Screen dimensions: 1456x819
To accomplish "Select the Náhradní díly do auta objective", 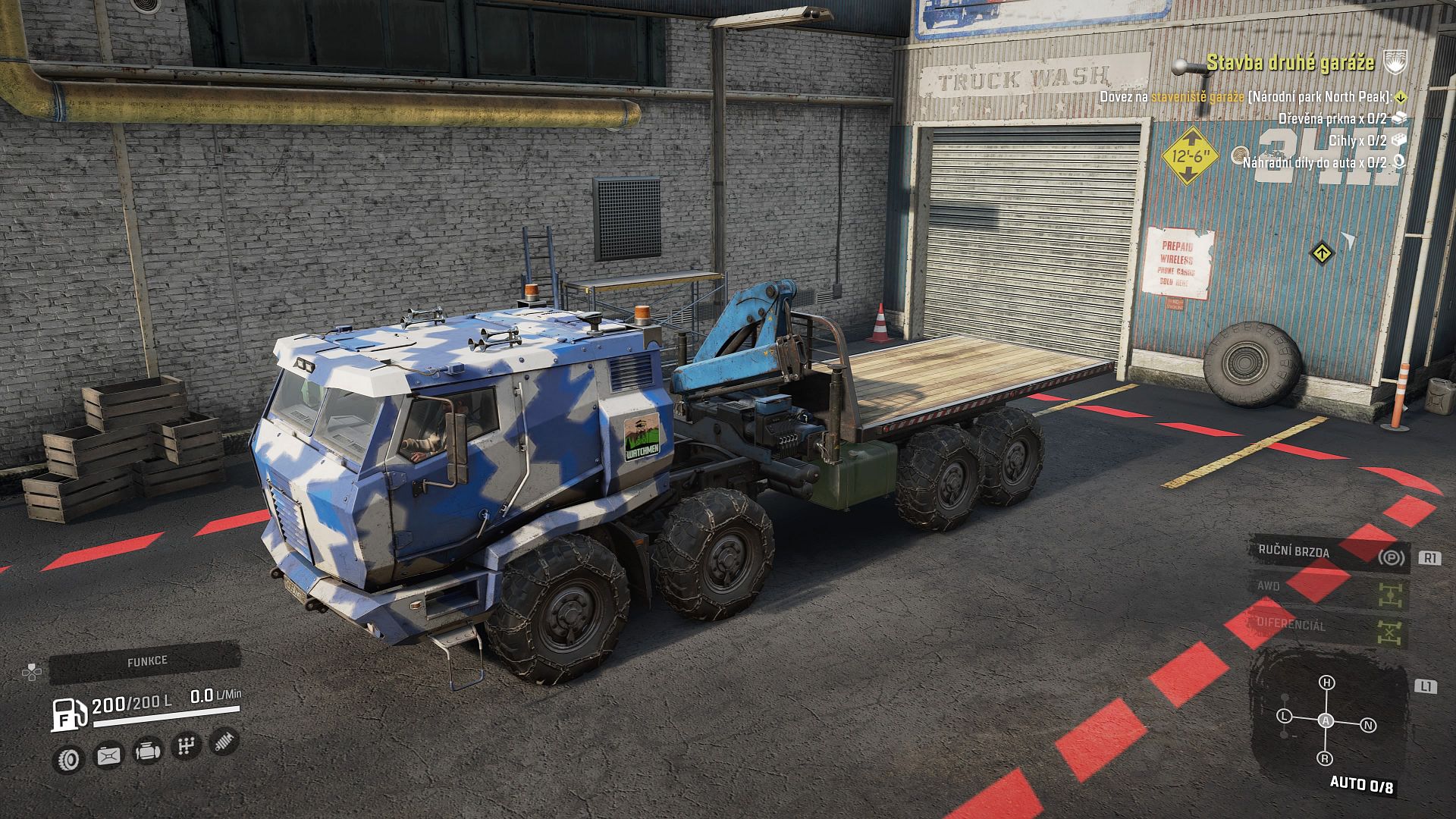I will [1314, 162].
